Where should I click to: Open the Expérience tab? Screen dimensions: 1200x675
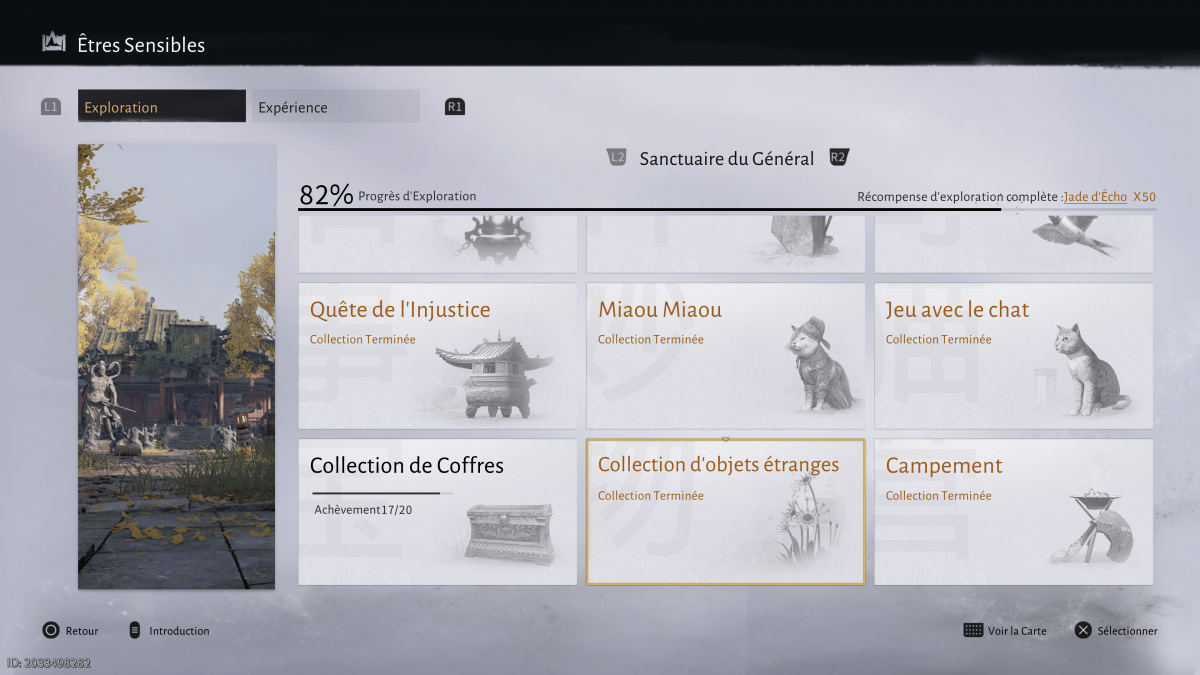[334, 107]
